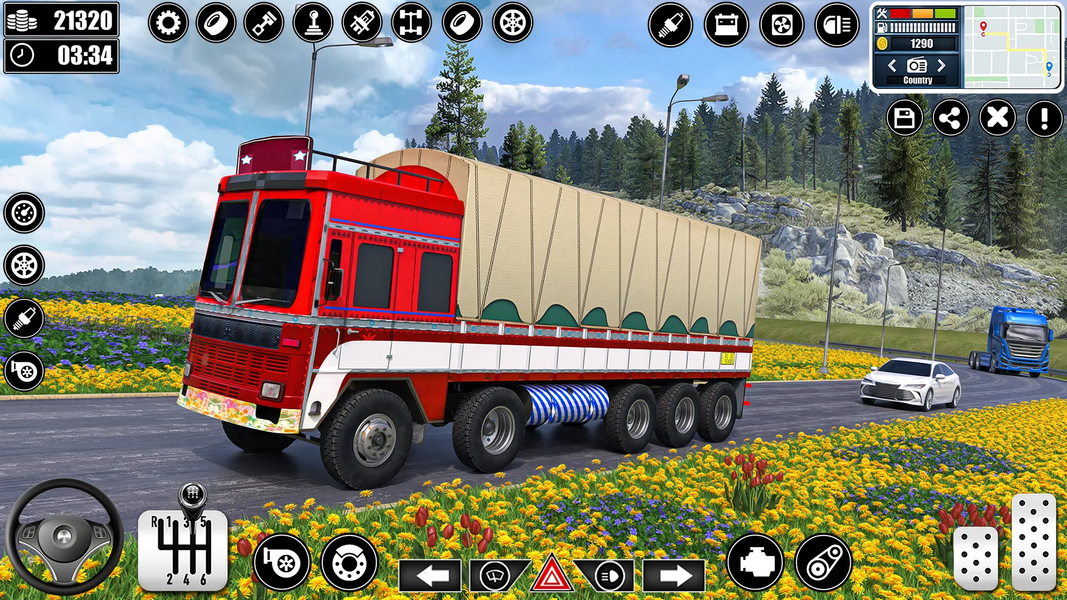Open the share button
The width and height of the screenshot is (1067, 600).
950,118
